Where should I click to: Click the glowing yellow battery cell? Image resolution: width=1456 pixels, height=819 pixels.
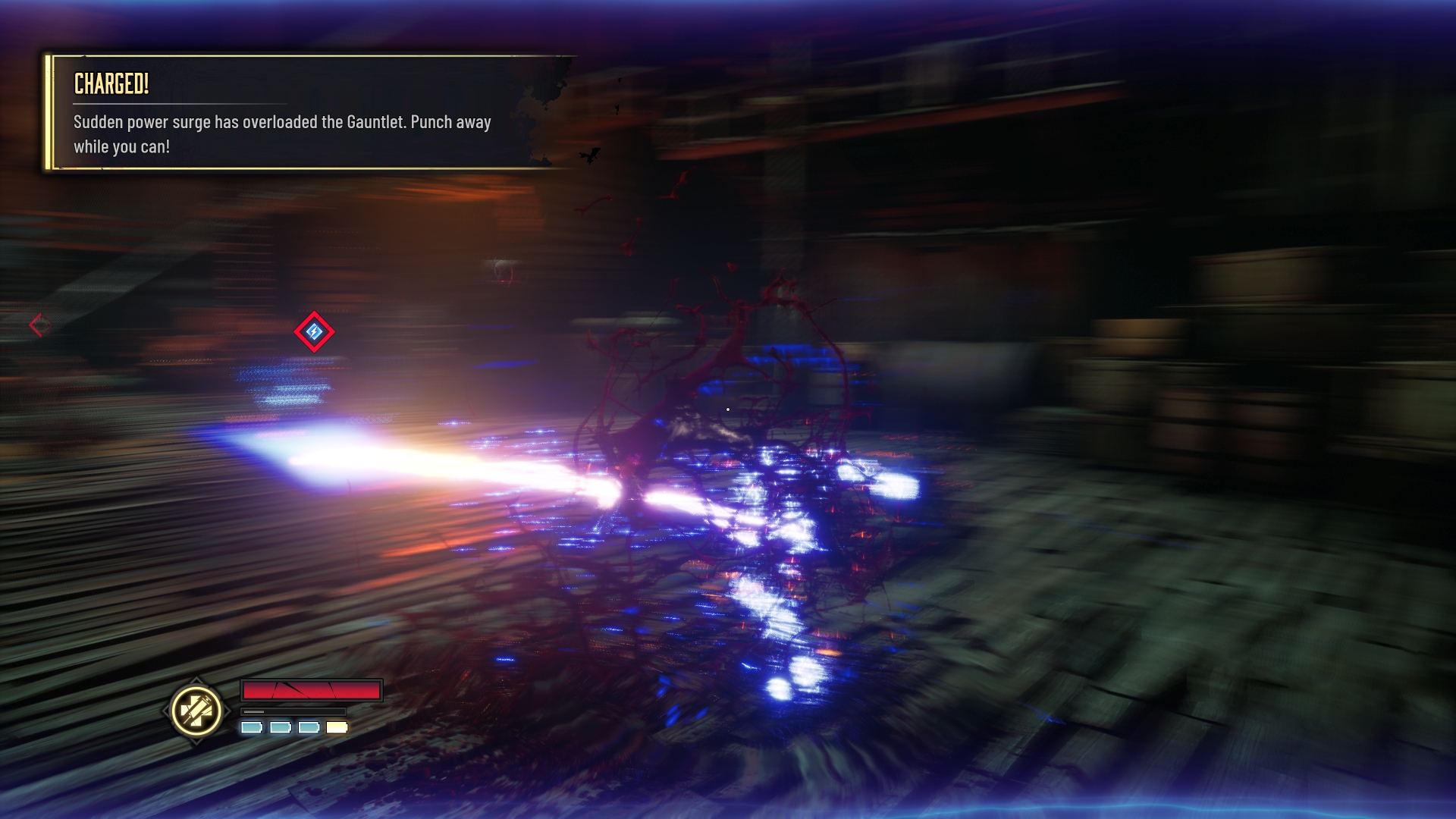coord(337,728)
